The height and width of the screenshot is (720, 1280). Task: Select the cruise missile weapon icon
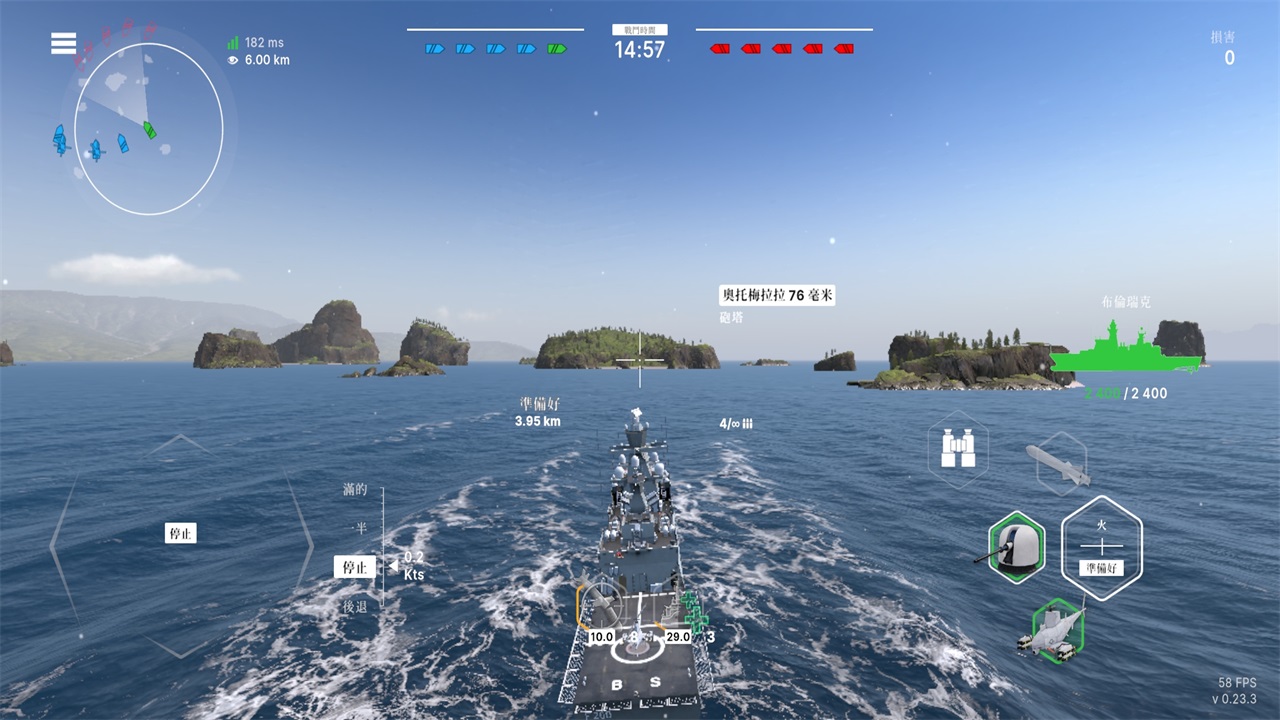pos(1058,463)
